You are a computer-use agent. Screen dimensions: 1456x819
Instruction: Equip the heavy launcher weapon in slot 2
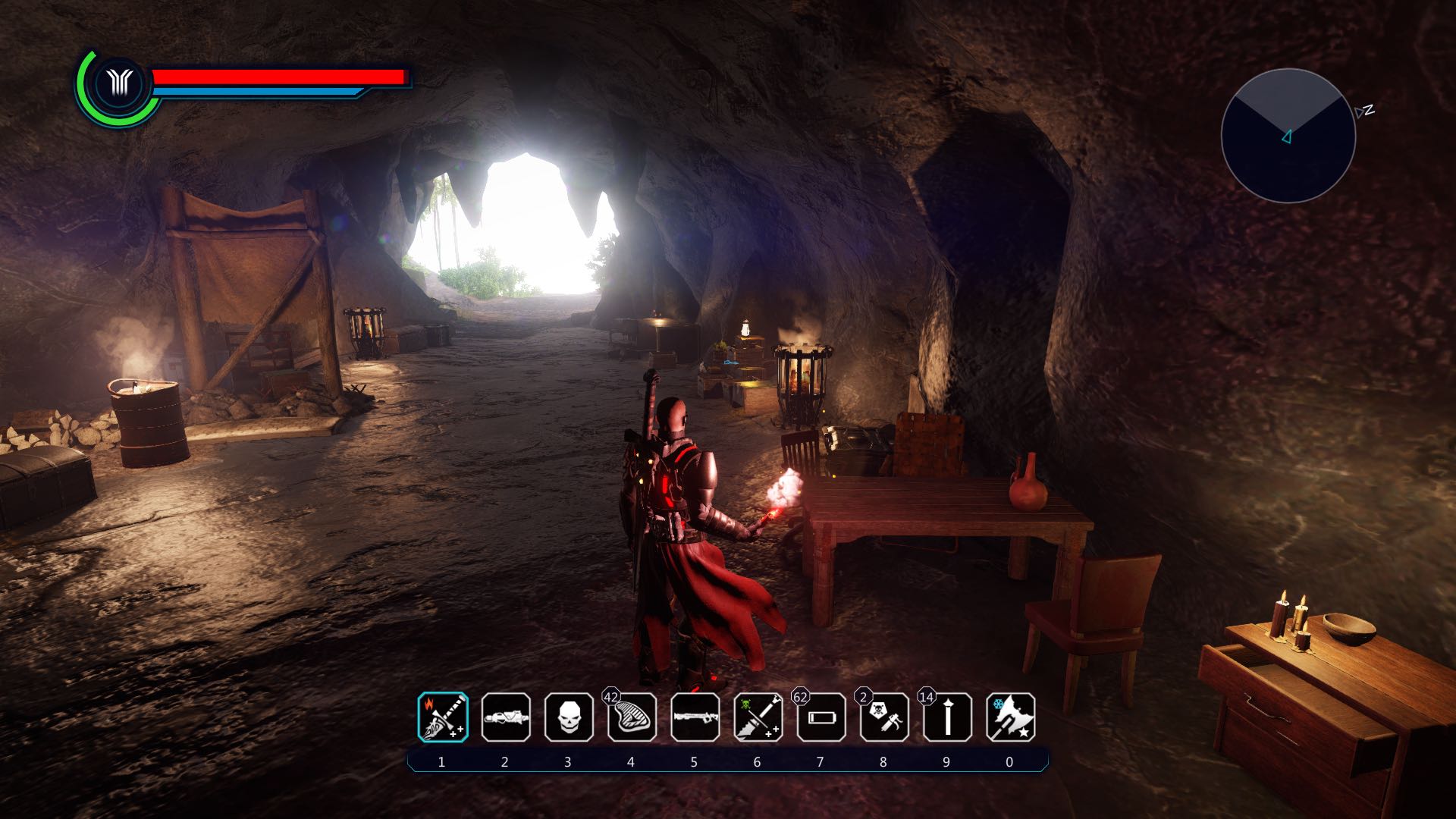[x=506, y=717]
